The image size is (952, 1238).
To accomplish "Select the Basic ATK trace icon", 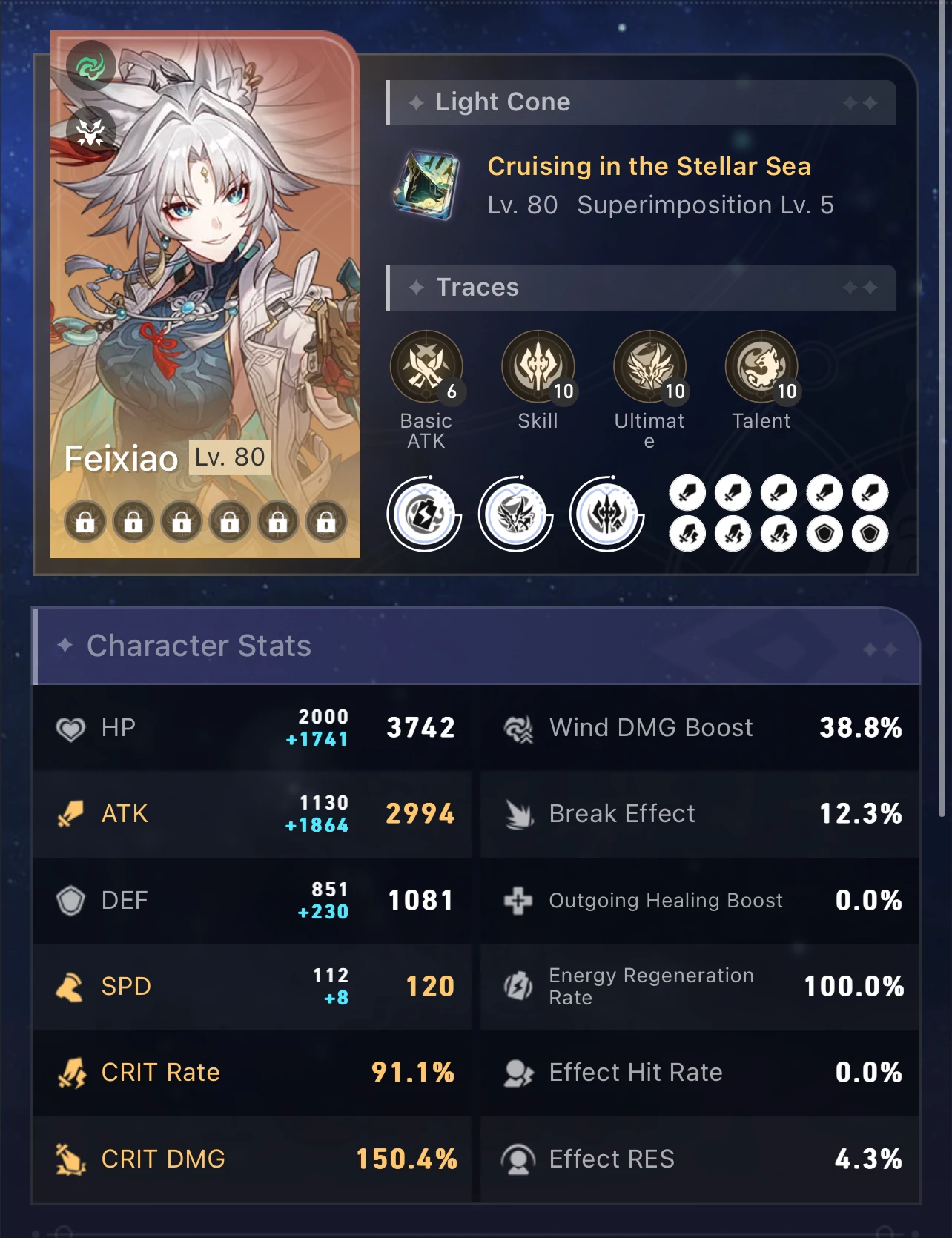I will pos(426,365).
